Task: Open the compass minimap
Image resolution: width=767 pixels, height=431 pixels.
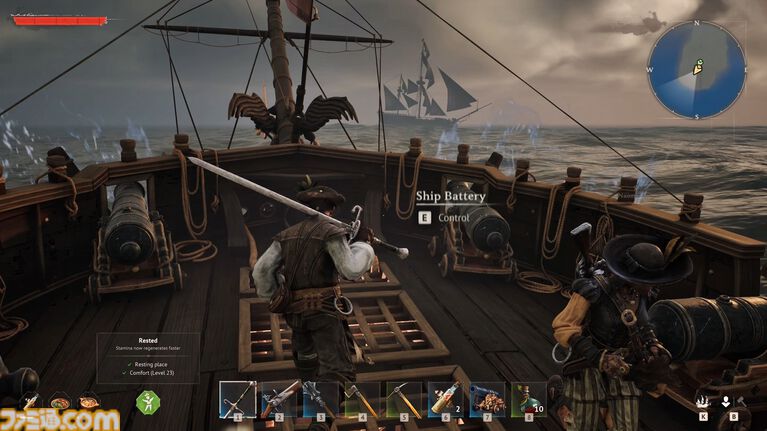Action: click(696, 70)
